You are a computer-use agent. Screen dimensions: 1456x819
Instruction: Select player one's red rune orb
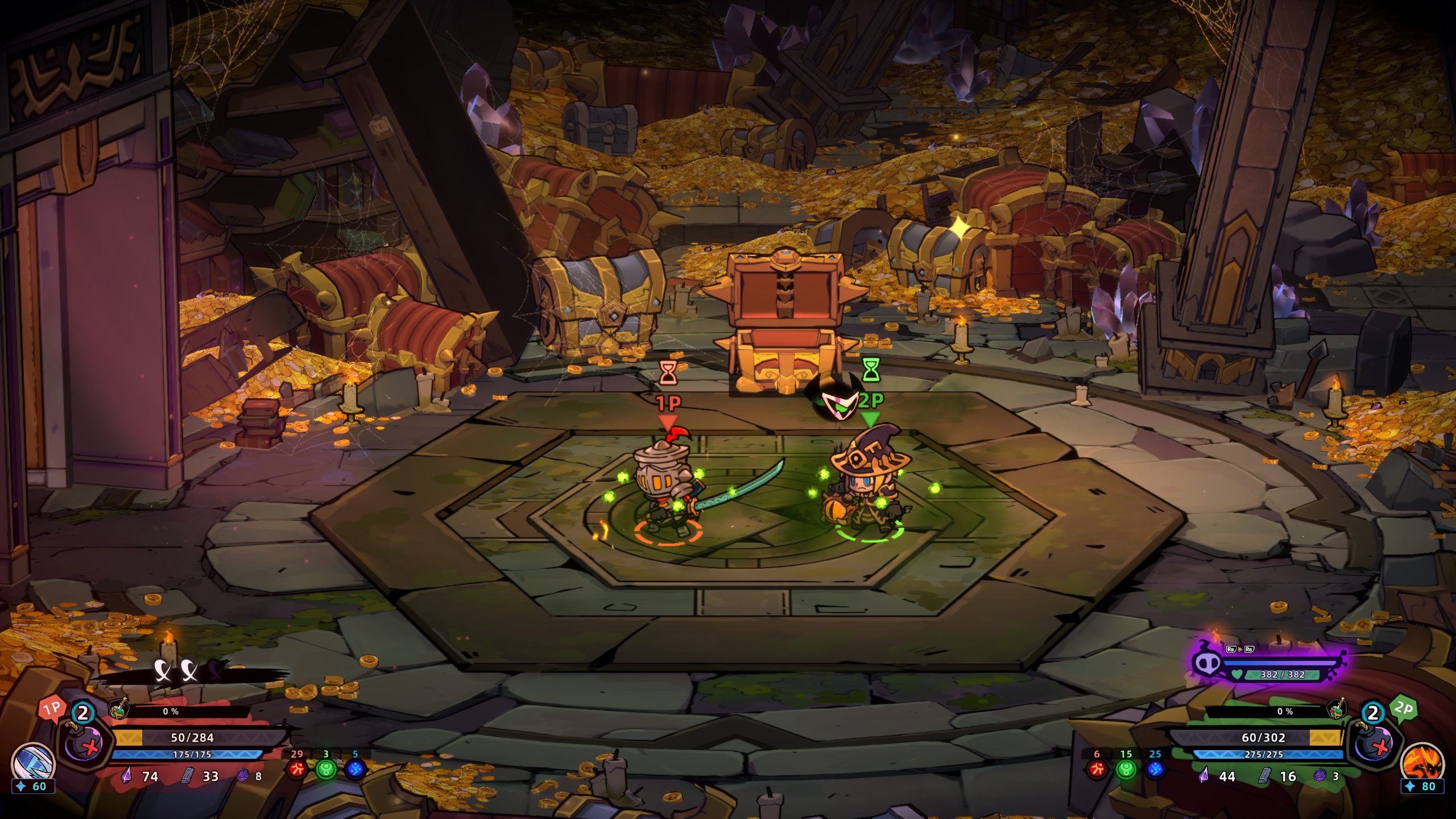coord(296,770)
